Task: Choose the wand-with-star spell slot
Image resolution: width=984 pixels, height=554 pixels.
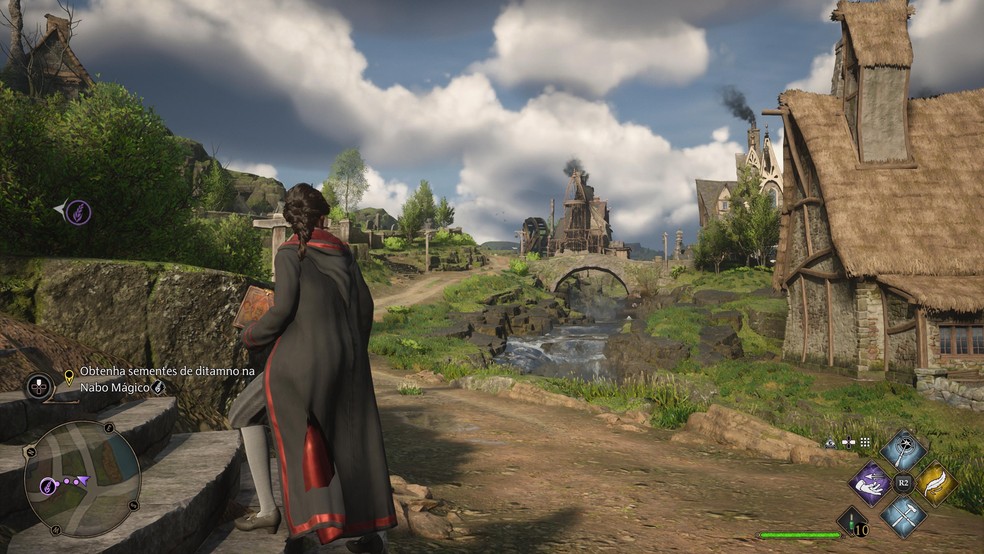Action: click(x=903, y=451)
